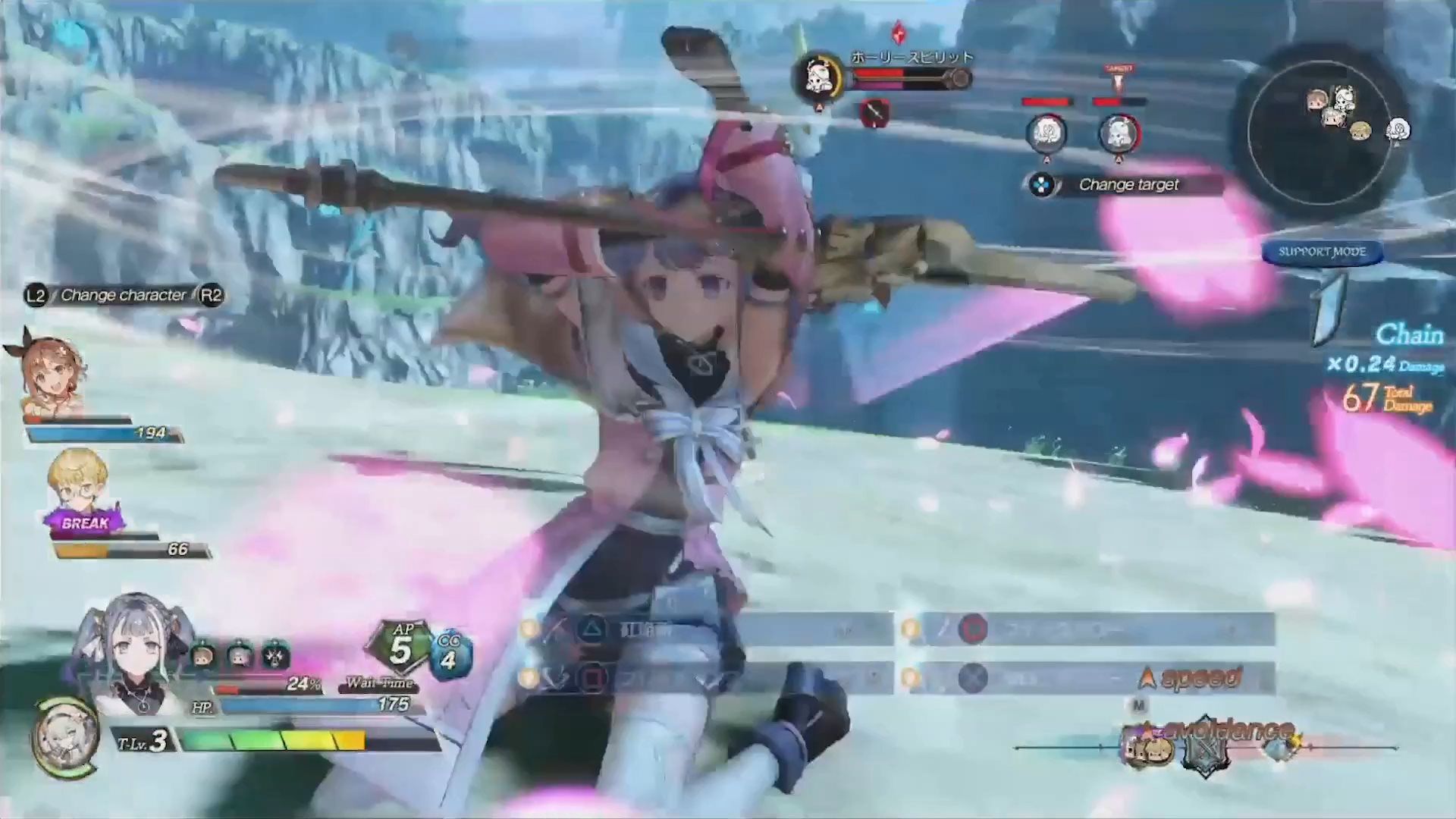1456x819 pixels.
Task: Click the round character emblem beside T-Lv.
Action: (x=64, y=736)
